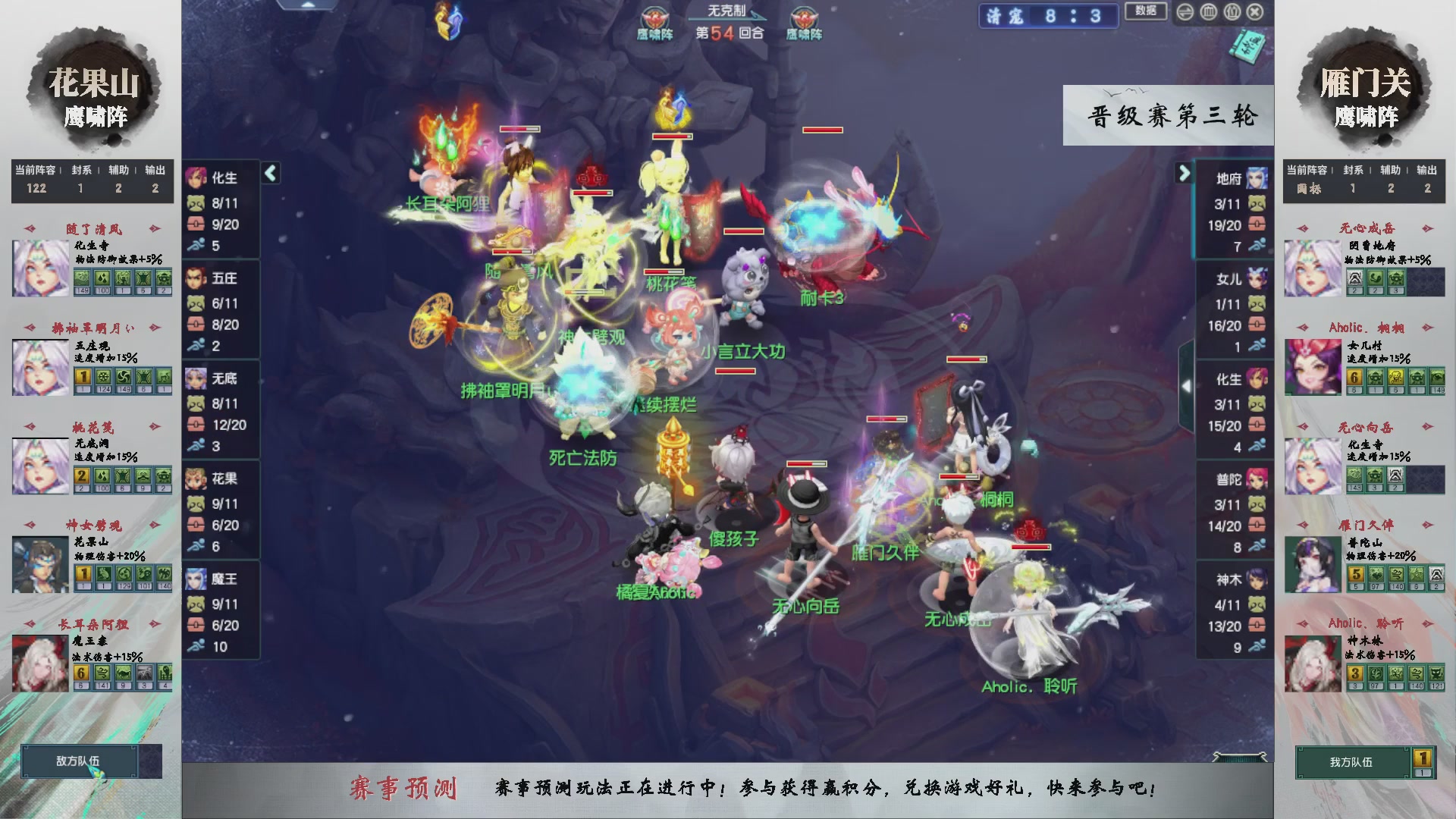
Task: Click the 赛事预测 announcement text at the bottom
Action: click(x=406, y=789)
